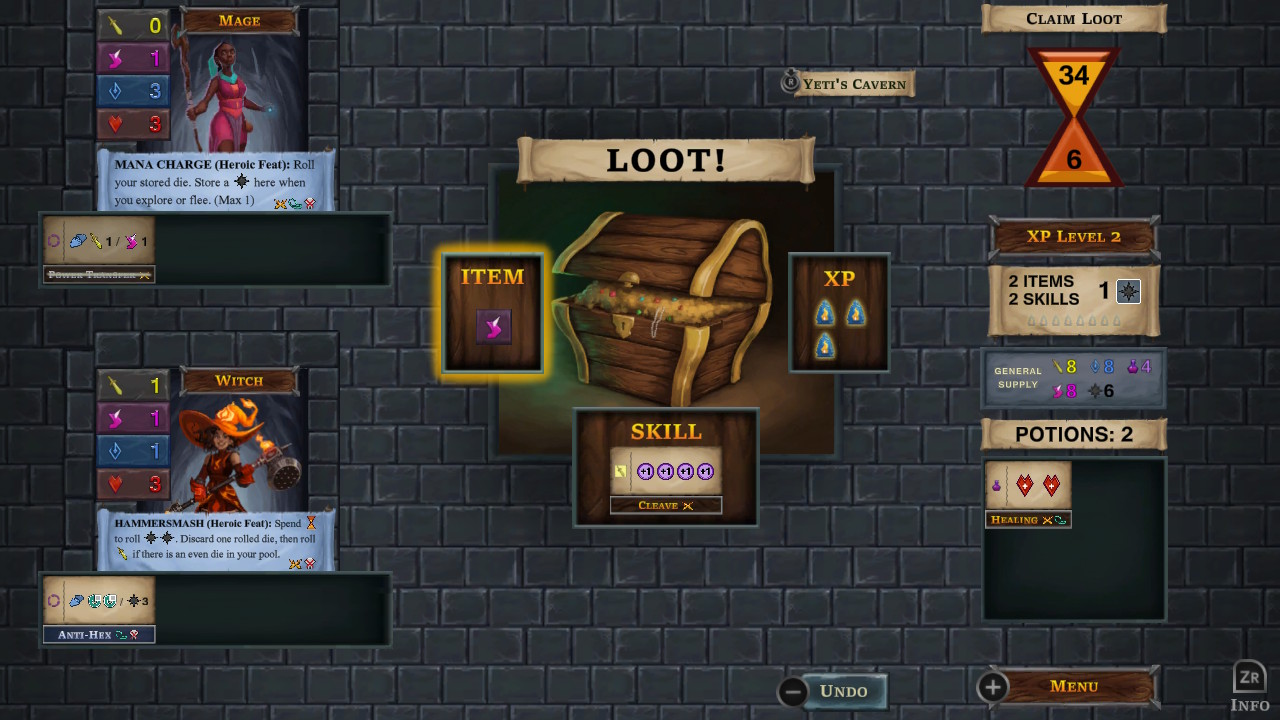The height and width of the screenshot is (720, 1280).
Task: Select the Anti-Hex card under the Witch
Action: coord(98,633)
